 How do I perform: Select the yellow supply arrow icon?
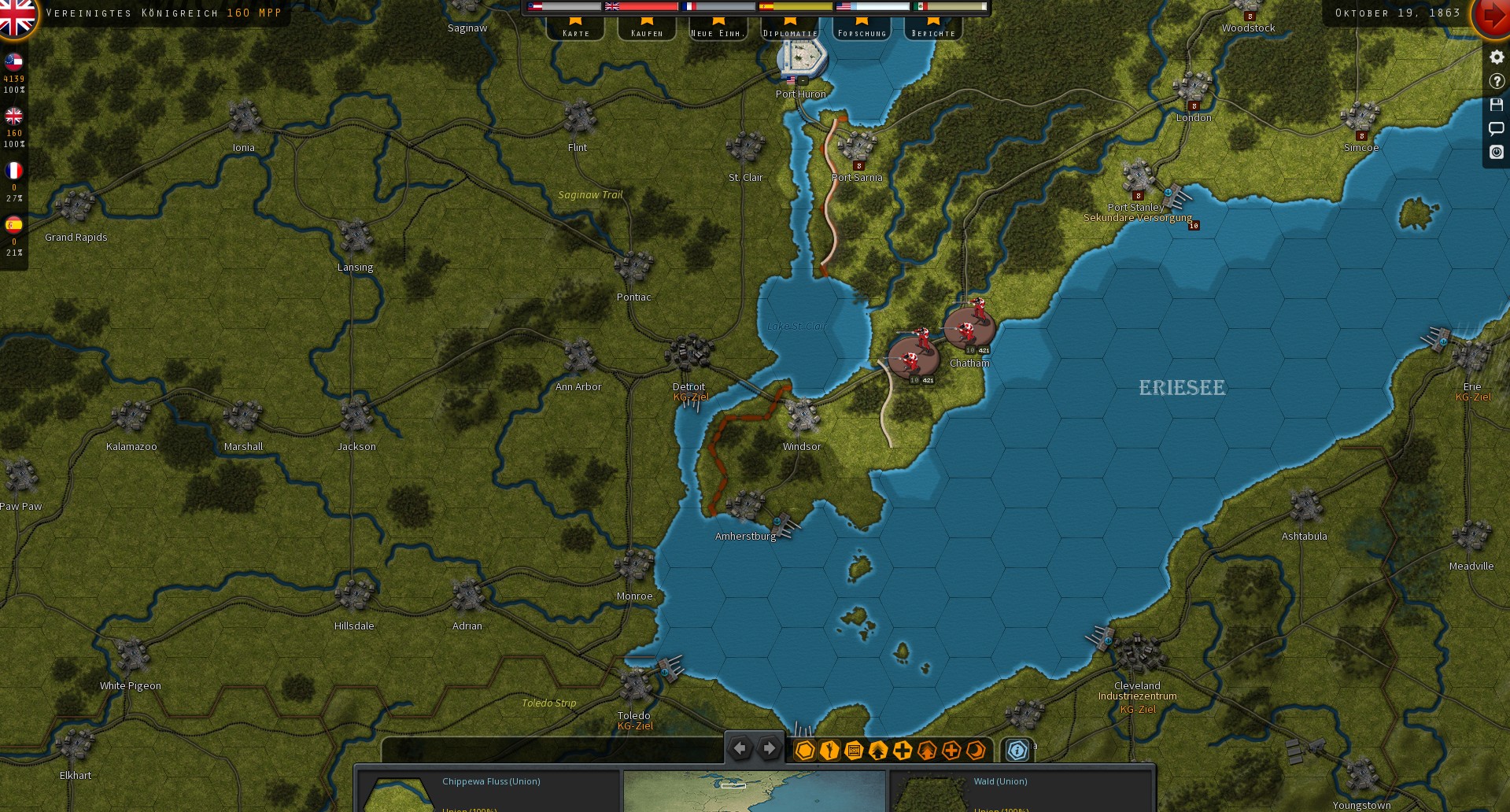(877, 750)
